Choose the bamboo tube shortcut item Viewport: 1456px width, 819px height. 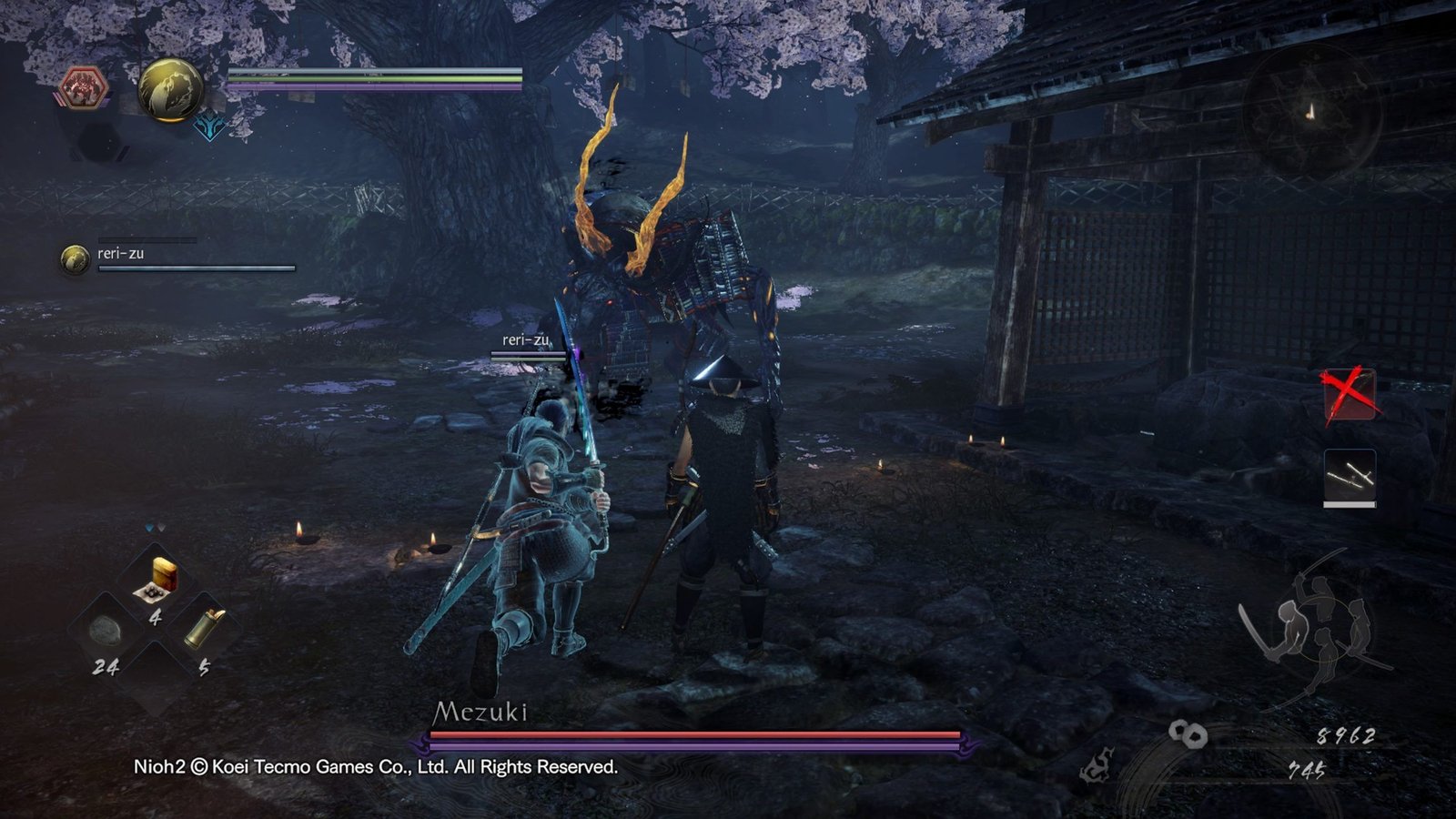point(205,628)
